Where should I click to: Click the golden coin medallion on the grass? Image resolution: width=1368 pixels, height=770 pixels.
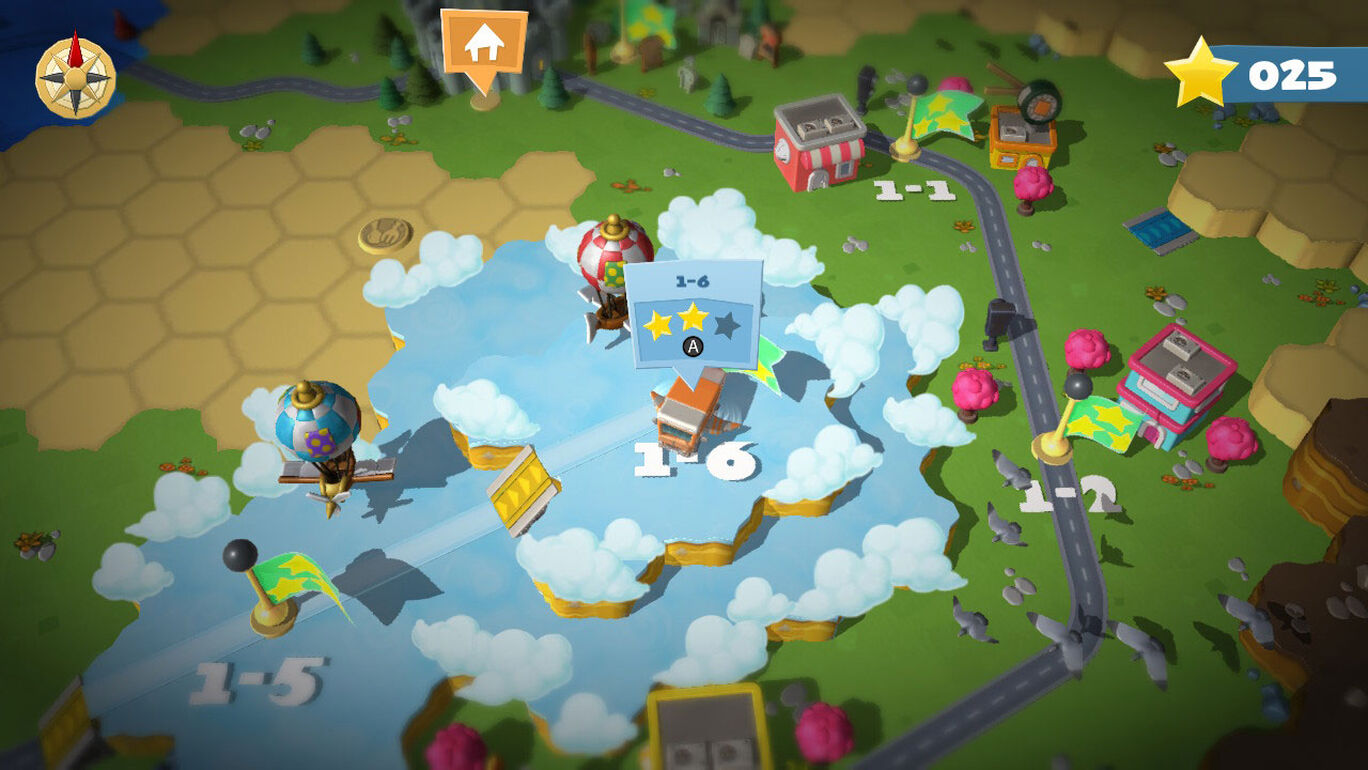click(x=385, y=233)
